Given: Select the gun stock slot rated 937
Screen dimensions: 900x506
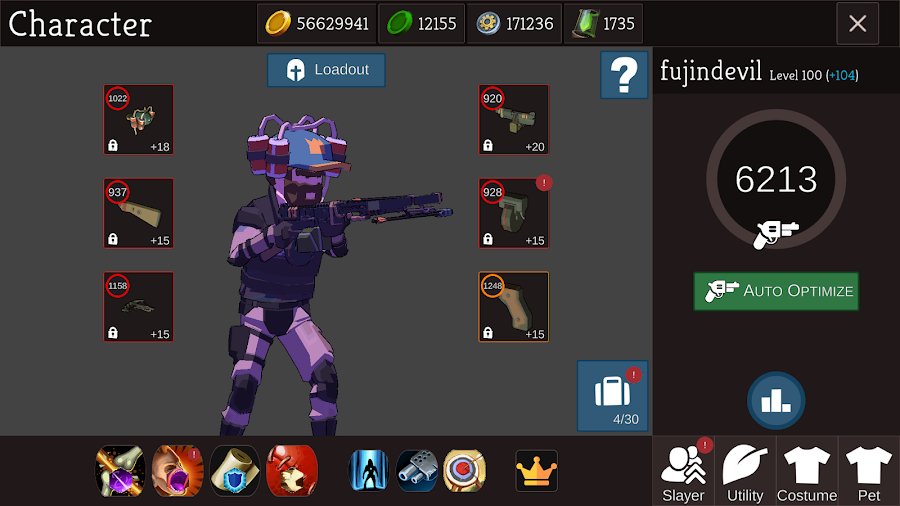Looking at the screenshot, I should pos(139,213).
